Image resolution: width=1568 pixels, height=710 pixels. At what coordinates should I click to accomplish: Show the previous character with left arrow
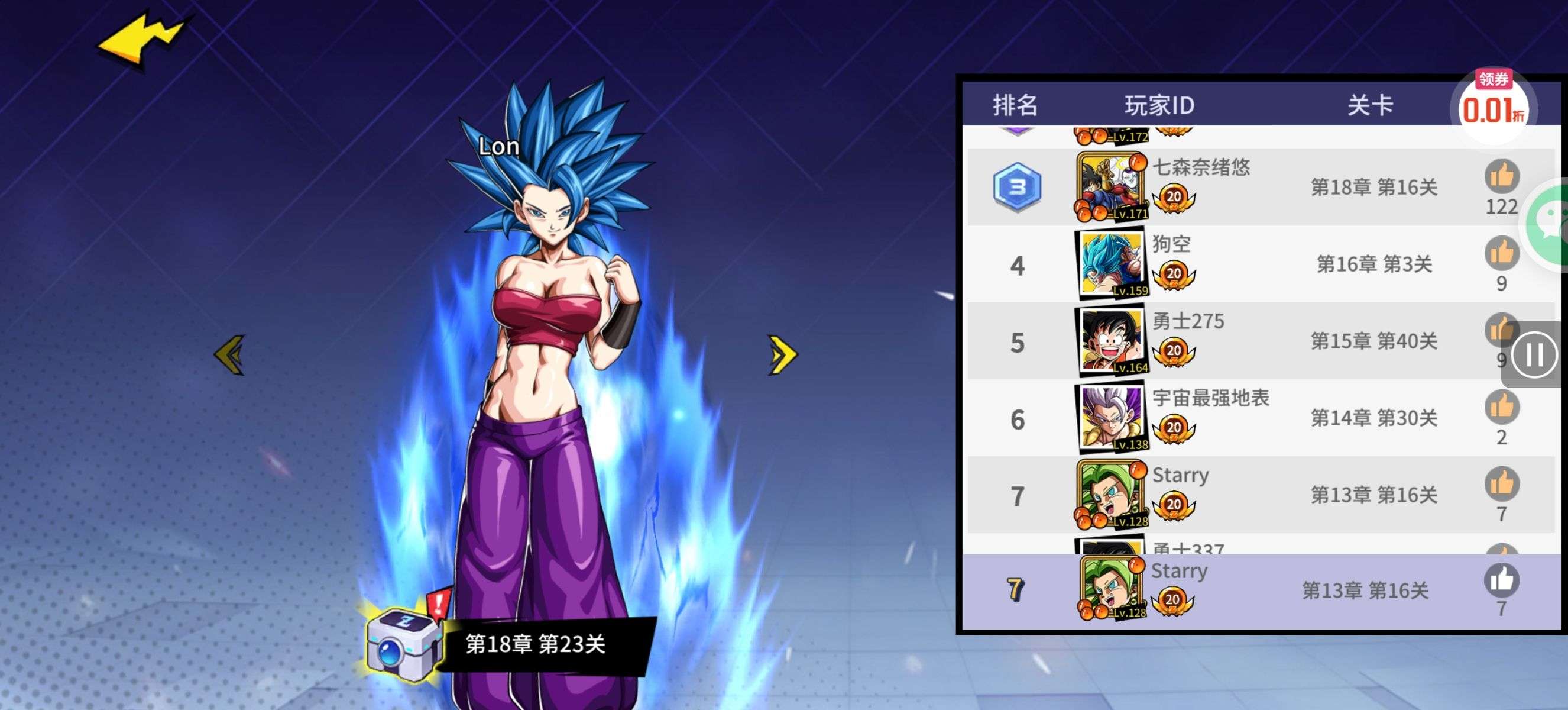pyautogui.click(x=230, y=354)
